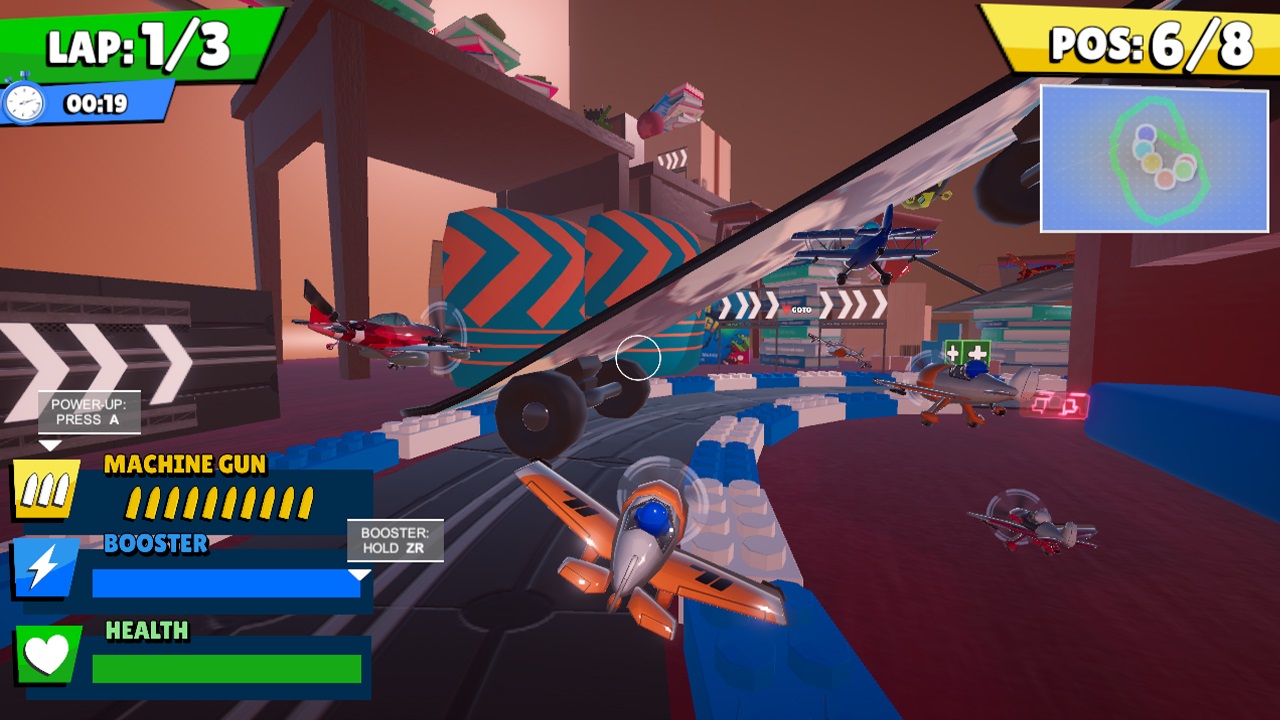Click the POWER-UP: PRESS A tooltip
Viewport: 1280px width, 720px height.
[x=88, y=412]
